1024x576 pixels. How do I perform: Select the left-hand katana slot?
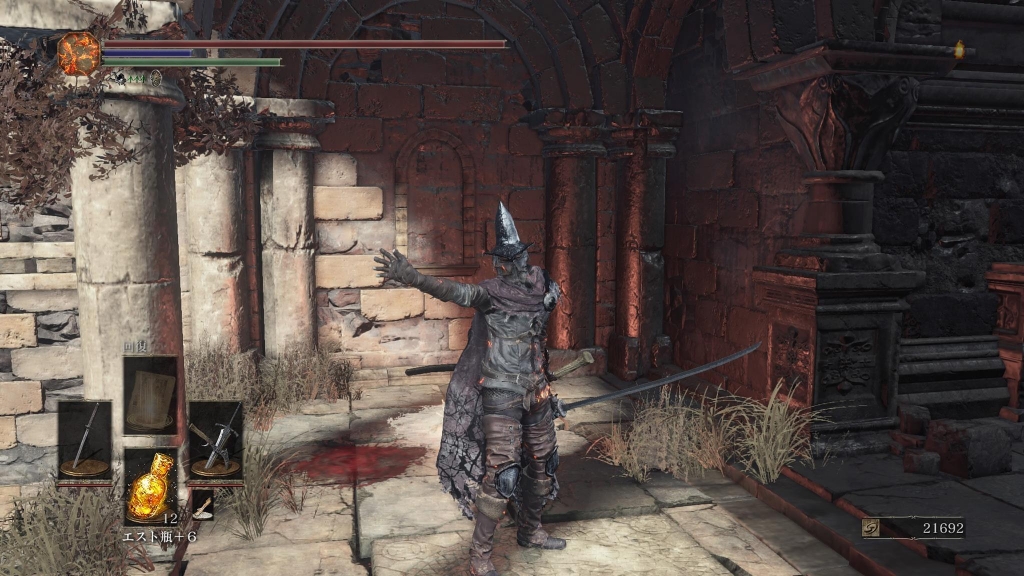(x=84, y=439)
